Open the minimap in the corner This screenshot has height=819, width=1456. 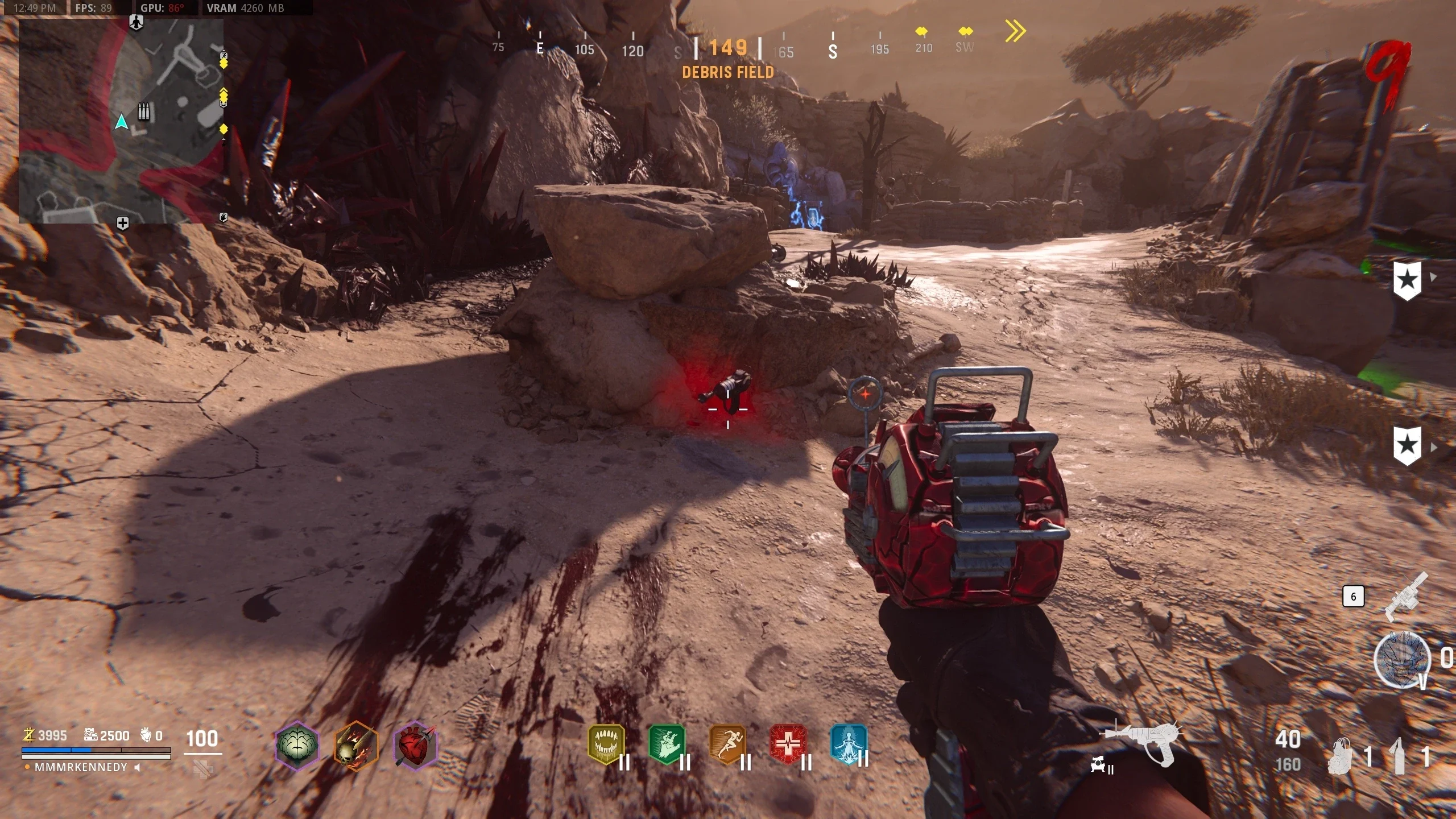pyautogui.click(x=121, y=121)
